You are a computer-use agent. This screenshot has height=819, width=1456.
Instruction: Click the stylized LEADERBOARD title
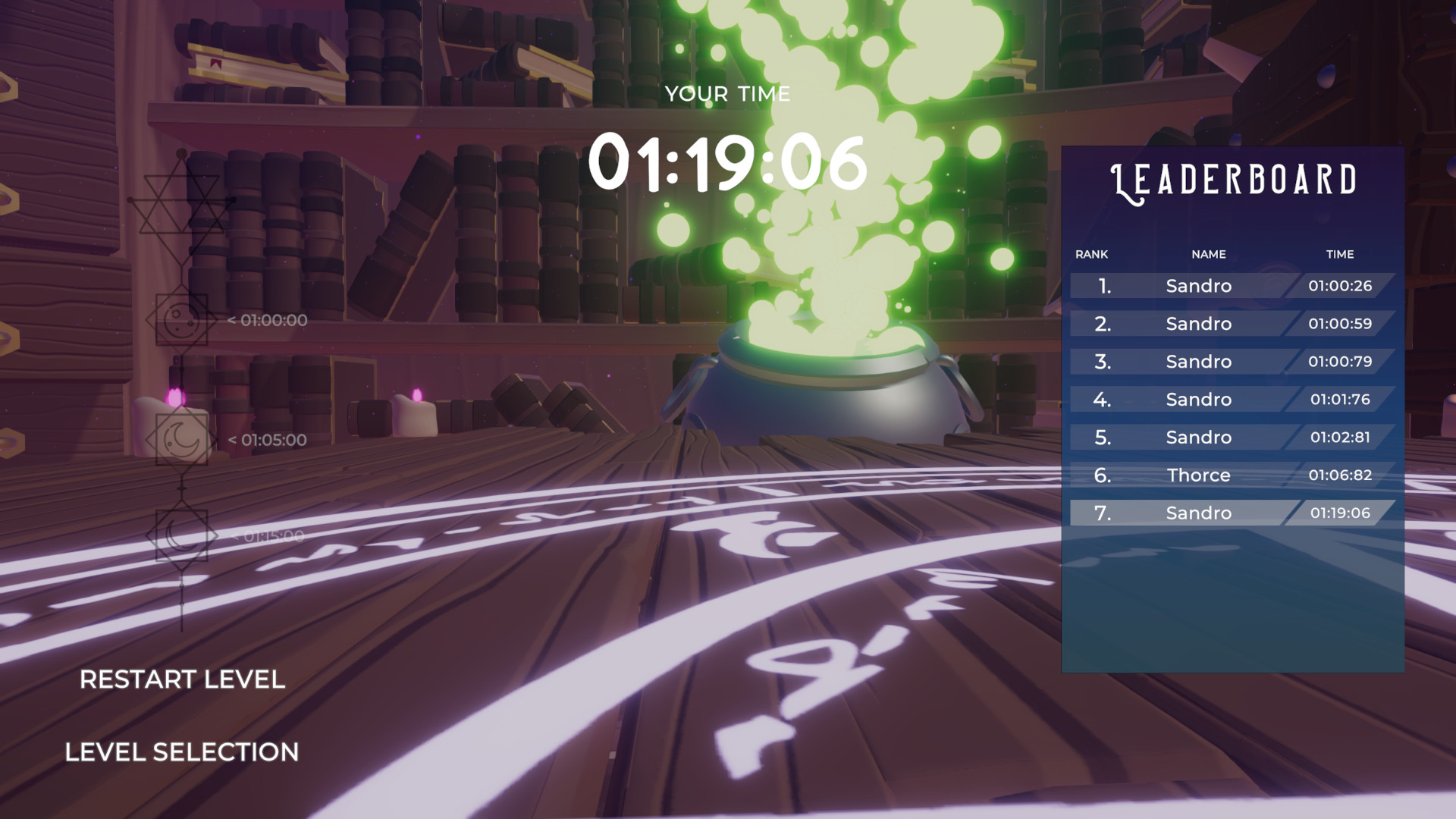[x=1234, y=181]
